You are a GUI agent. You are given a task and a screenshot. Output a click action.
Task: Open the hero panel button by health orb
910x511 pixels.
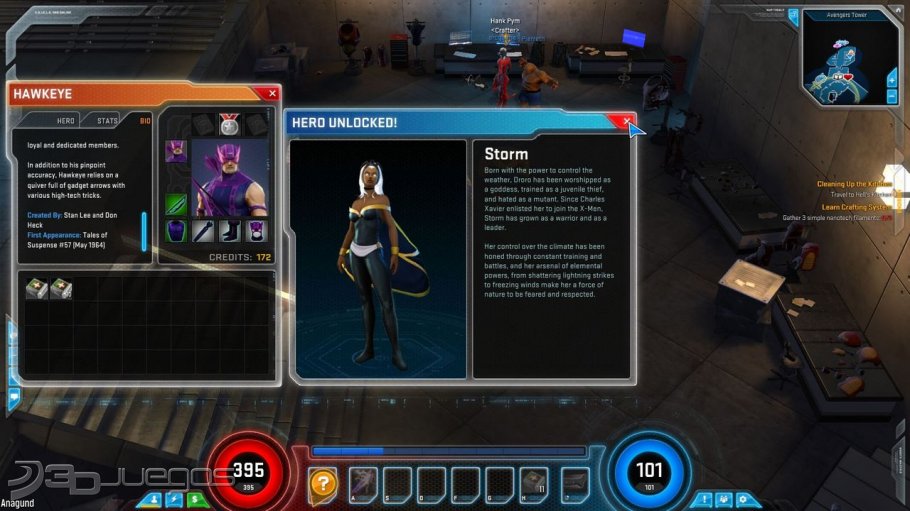coord(156,498)
